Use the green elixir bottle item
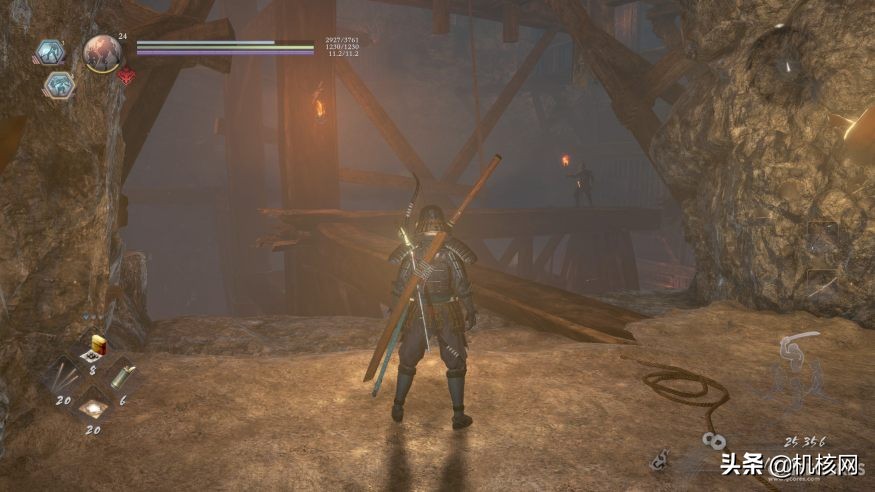This screenshot has width=875, height=492. (122, 378)
